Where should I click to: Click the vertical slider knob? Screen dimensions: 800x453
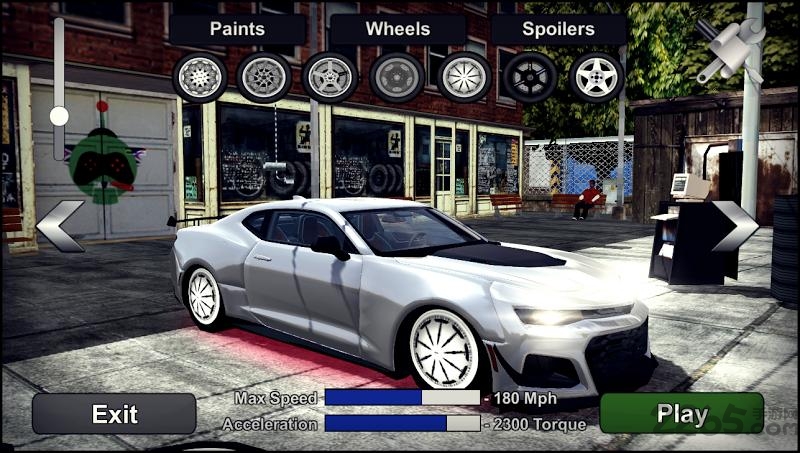[x=59, y=116]
